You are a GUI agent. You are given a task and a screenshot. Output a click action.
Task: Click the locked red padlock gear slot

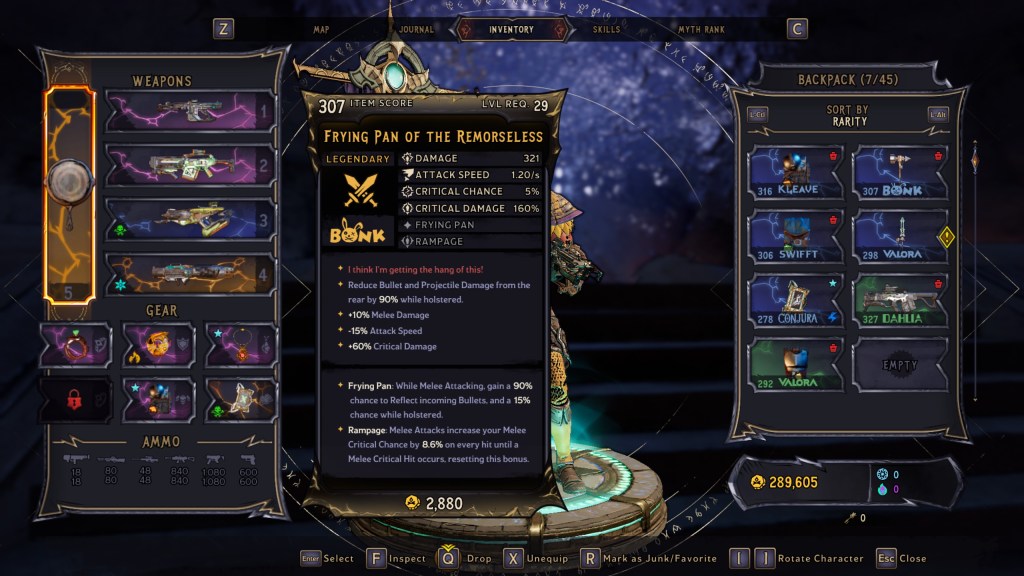pyautogui.click(x=76, y=399)
